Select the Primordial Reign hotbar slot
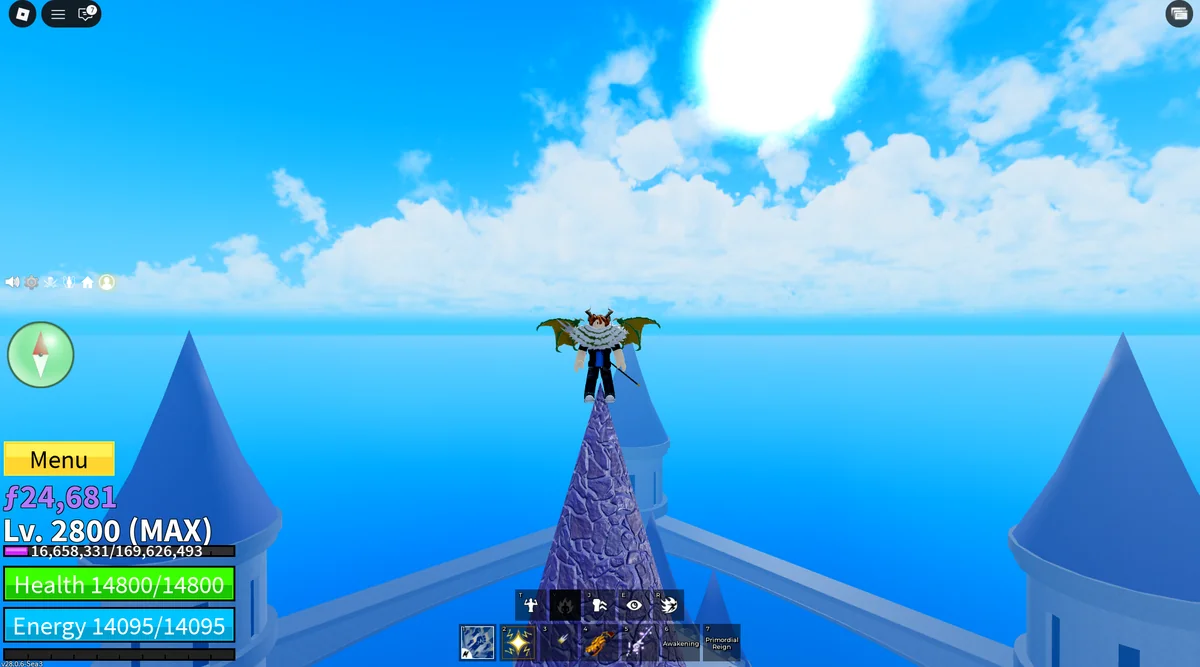 tap(721, 642)
